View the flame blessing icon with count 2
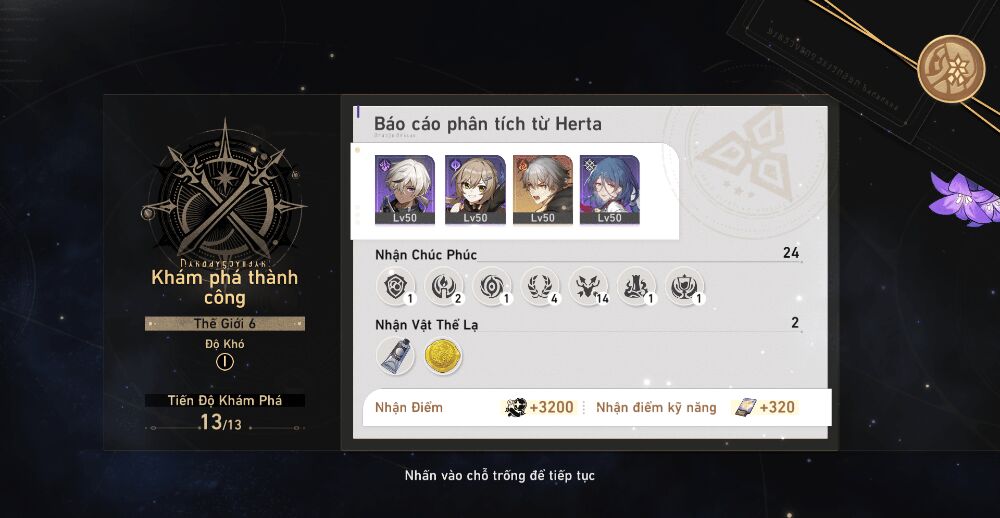This screenshot has width=1000, height=518. pos(441,286)
